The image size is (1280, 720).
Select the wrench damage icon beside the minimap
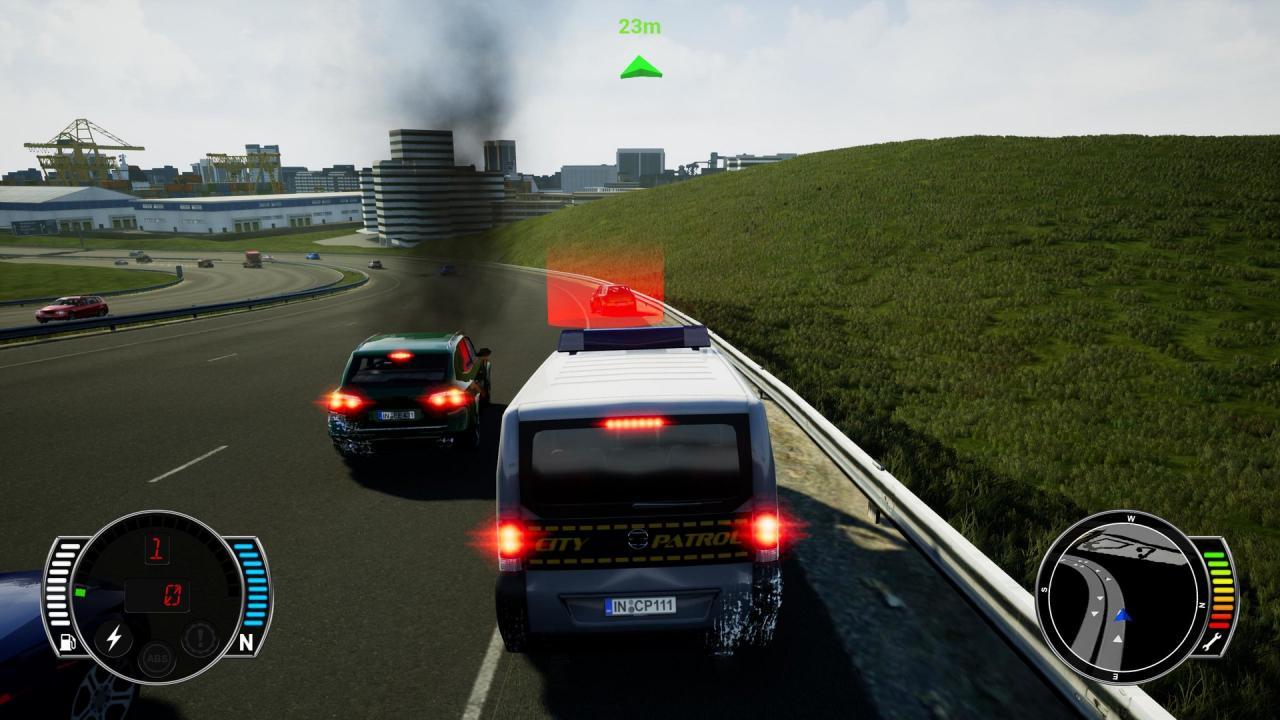click(x=1214, y=641)
